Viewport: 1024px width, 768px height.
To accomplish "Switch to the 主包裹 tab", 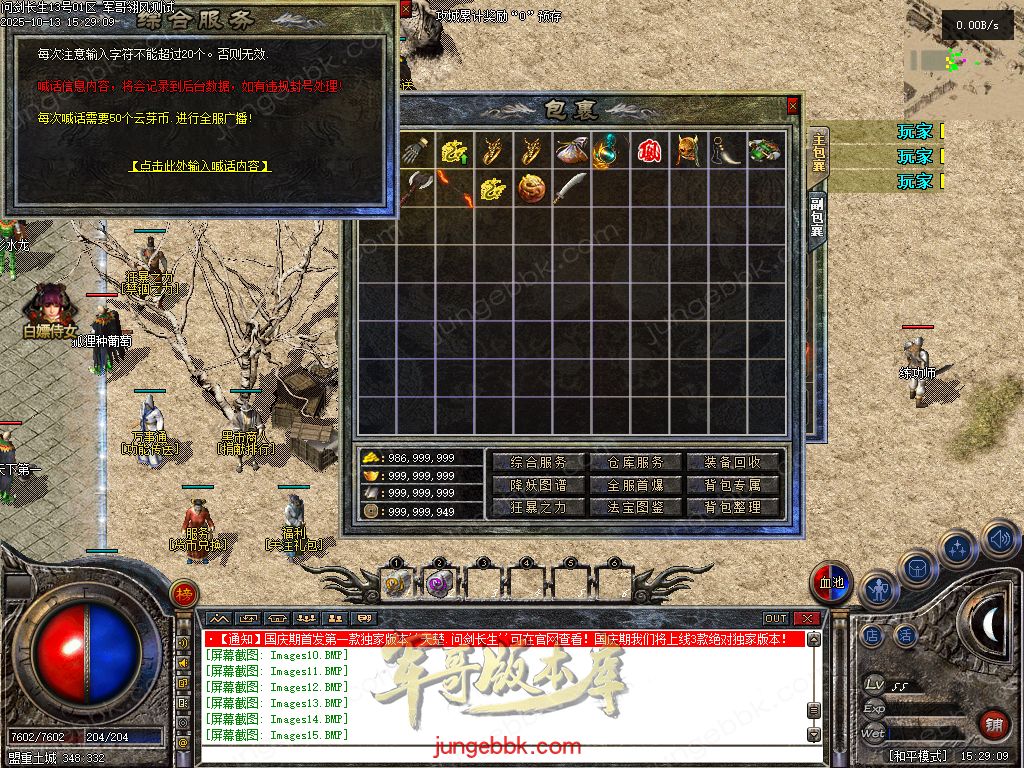I will coord(818,154).
